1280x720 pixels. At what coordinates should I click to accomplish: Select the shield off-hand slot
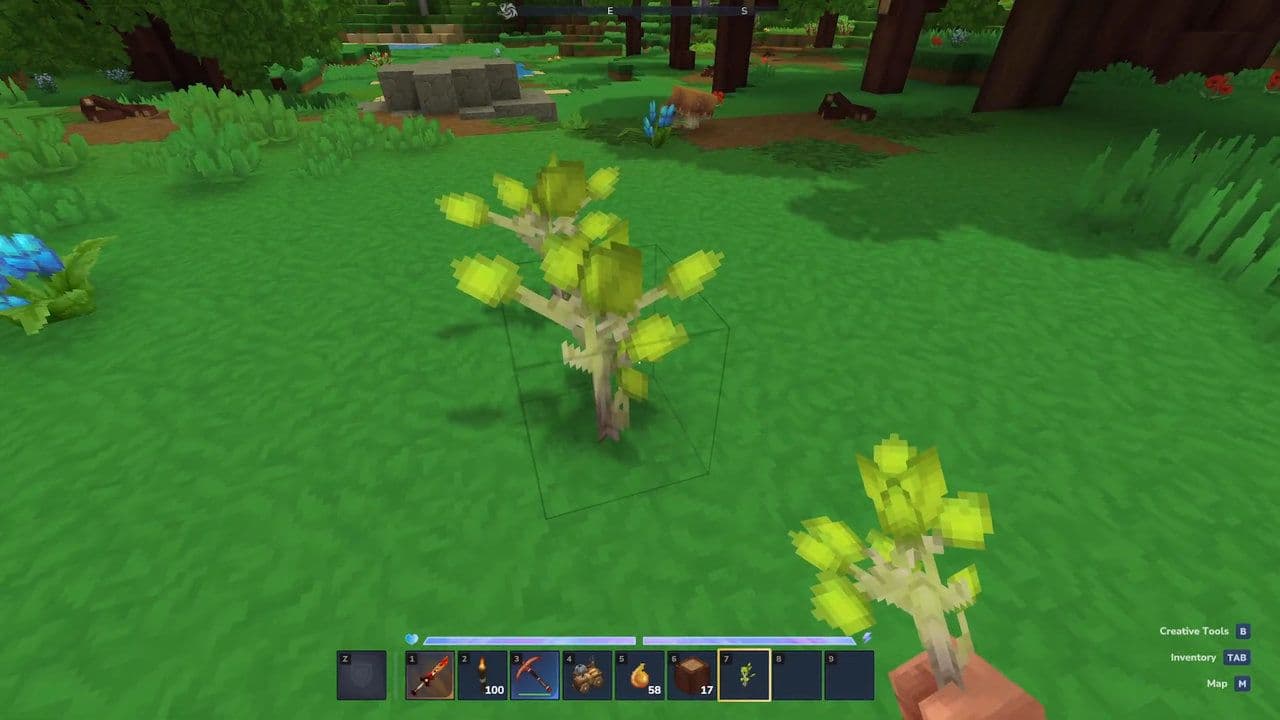[361, 675]
